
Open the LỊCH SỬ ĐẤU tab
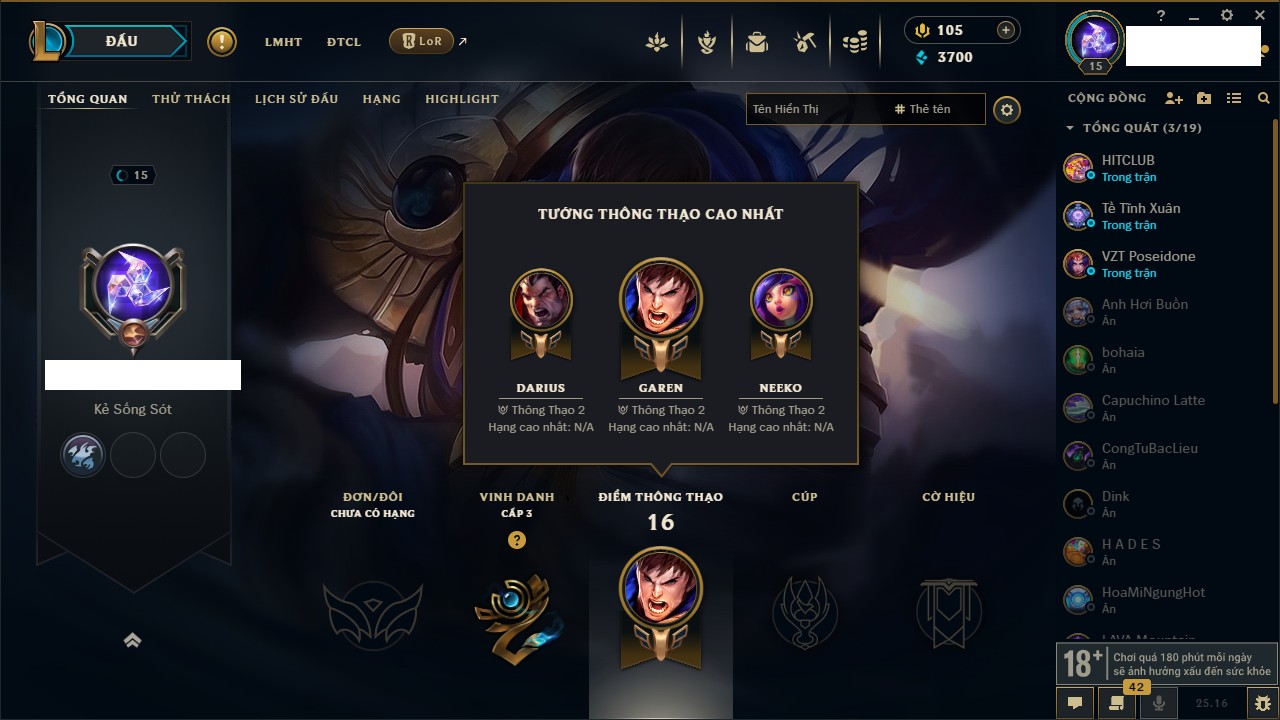coord(296,99)
